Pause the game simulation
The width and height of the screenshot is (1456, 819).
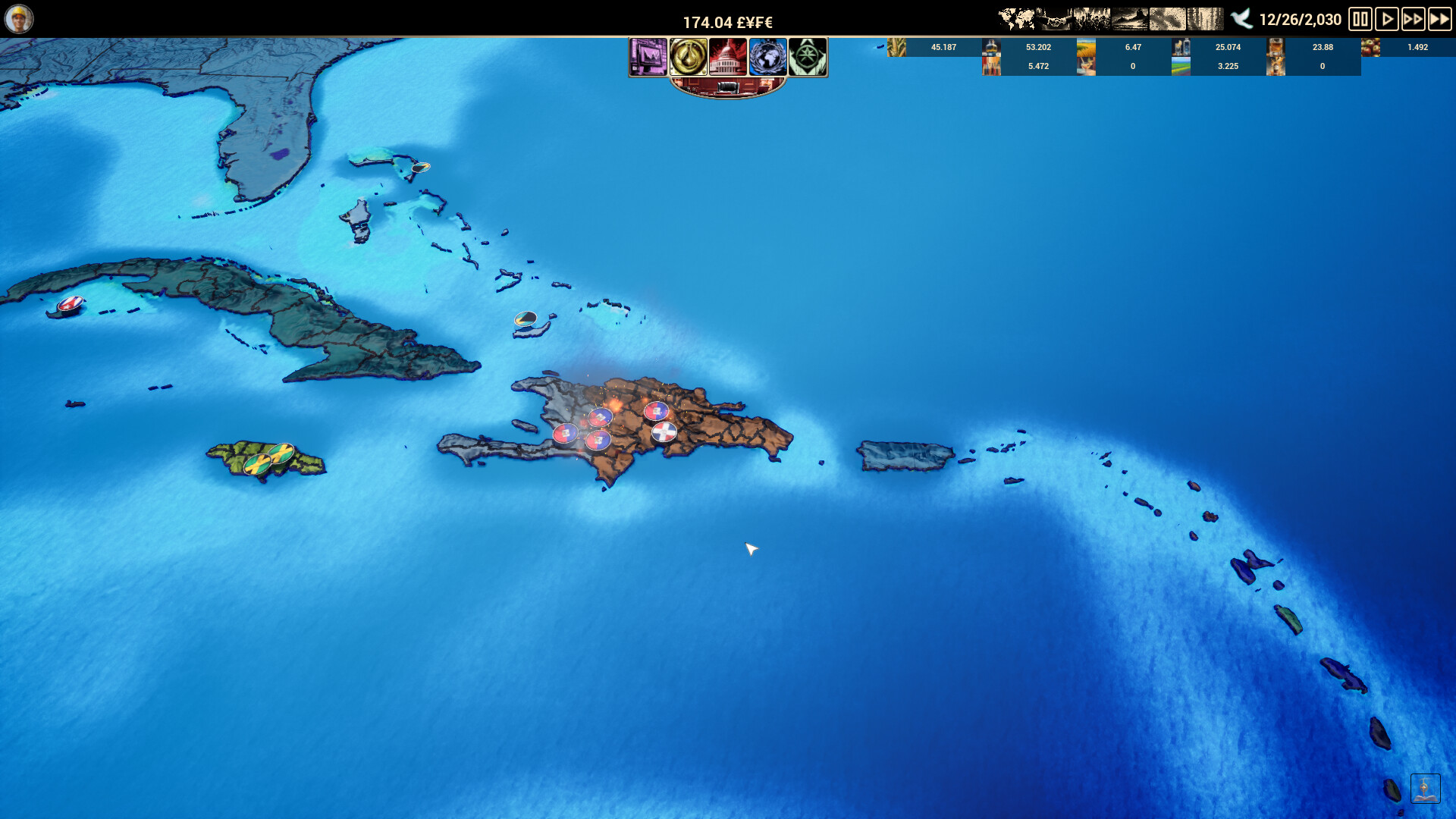[x=1361, y=19]
